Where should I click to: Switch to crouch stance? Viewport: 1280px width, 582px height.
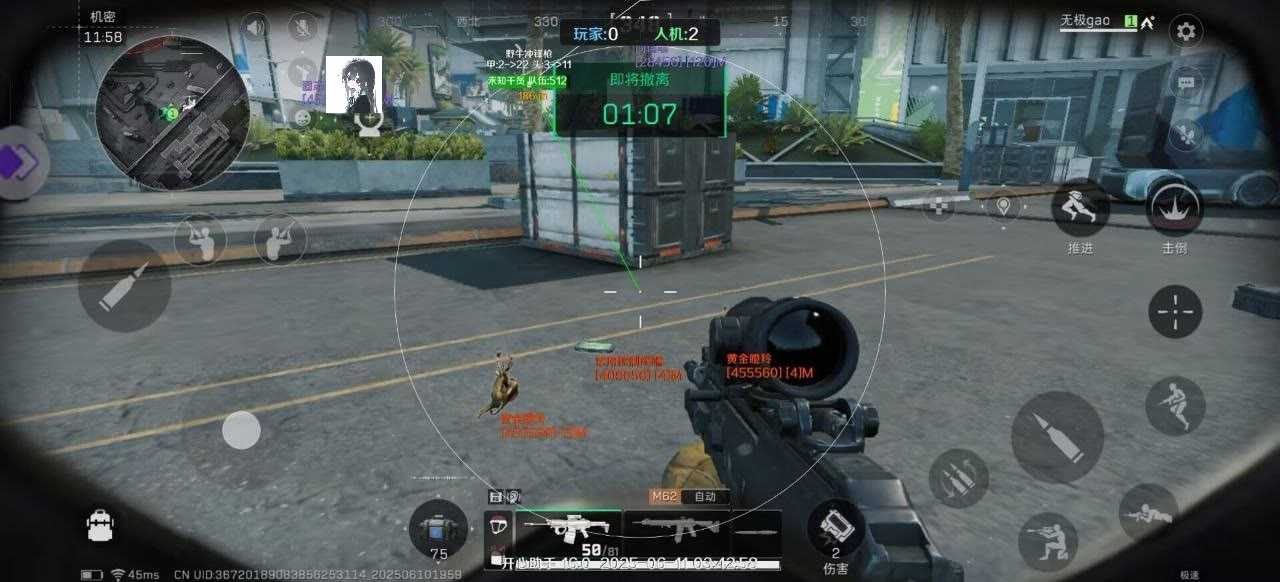(1047, 541)
